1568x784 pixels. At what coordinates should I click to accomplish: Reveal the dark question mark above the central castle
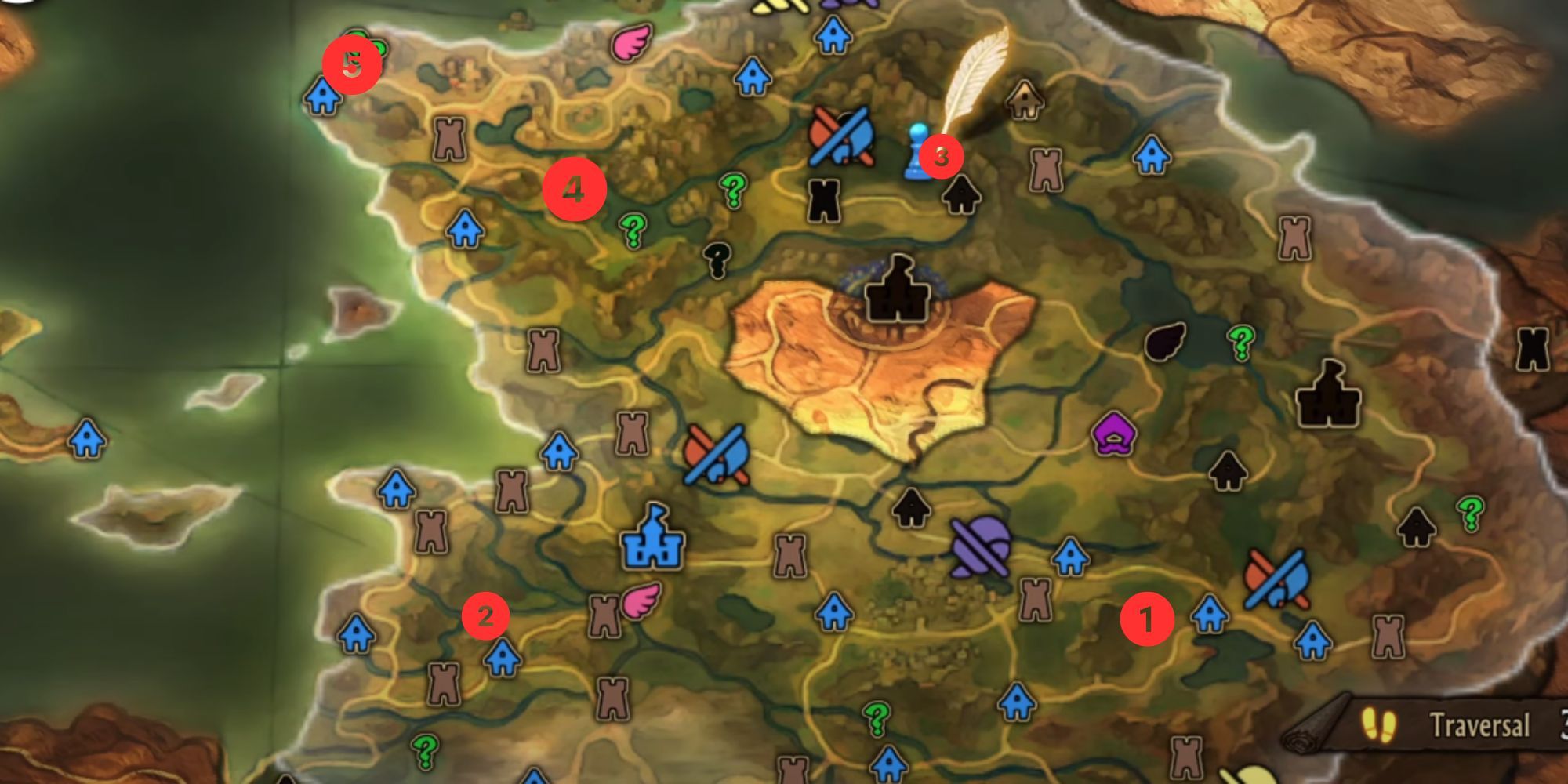[716, 259]
